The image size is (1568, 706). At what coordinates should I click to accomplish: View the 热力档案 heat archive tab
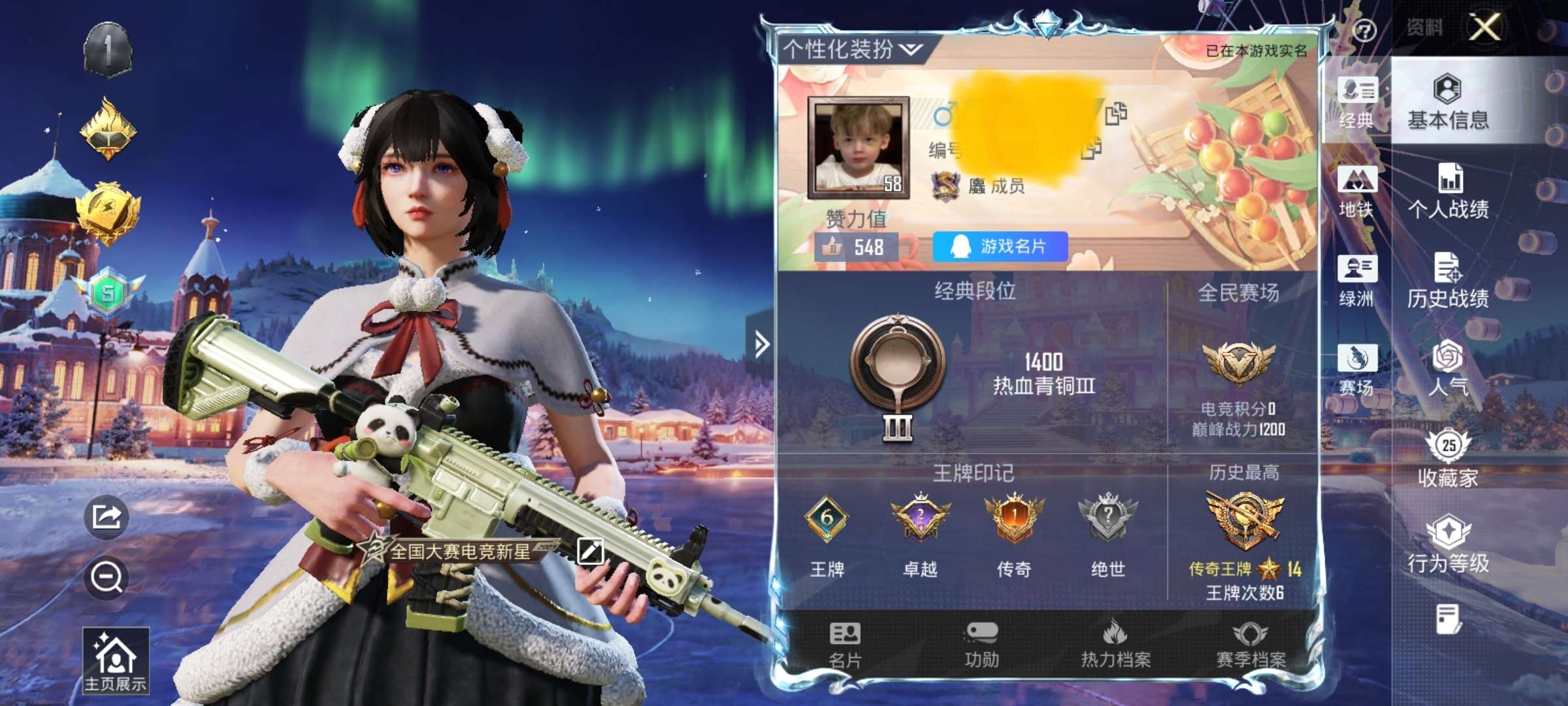(x=1116, y=645)
